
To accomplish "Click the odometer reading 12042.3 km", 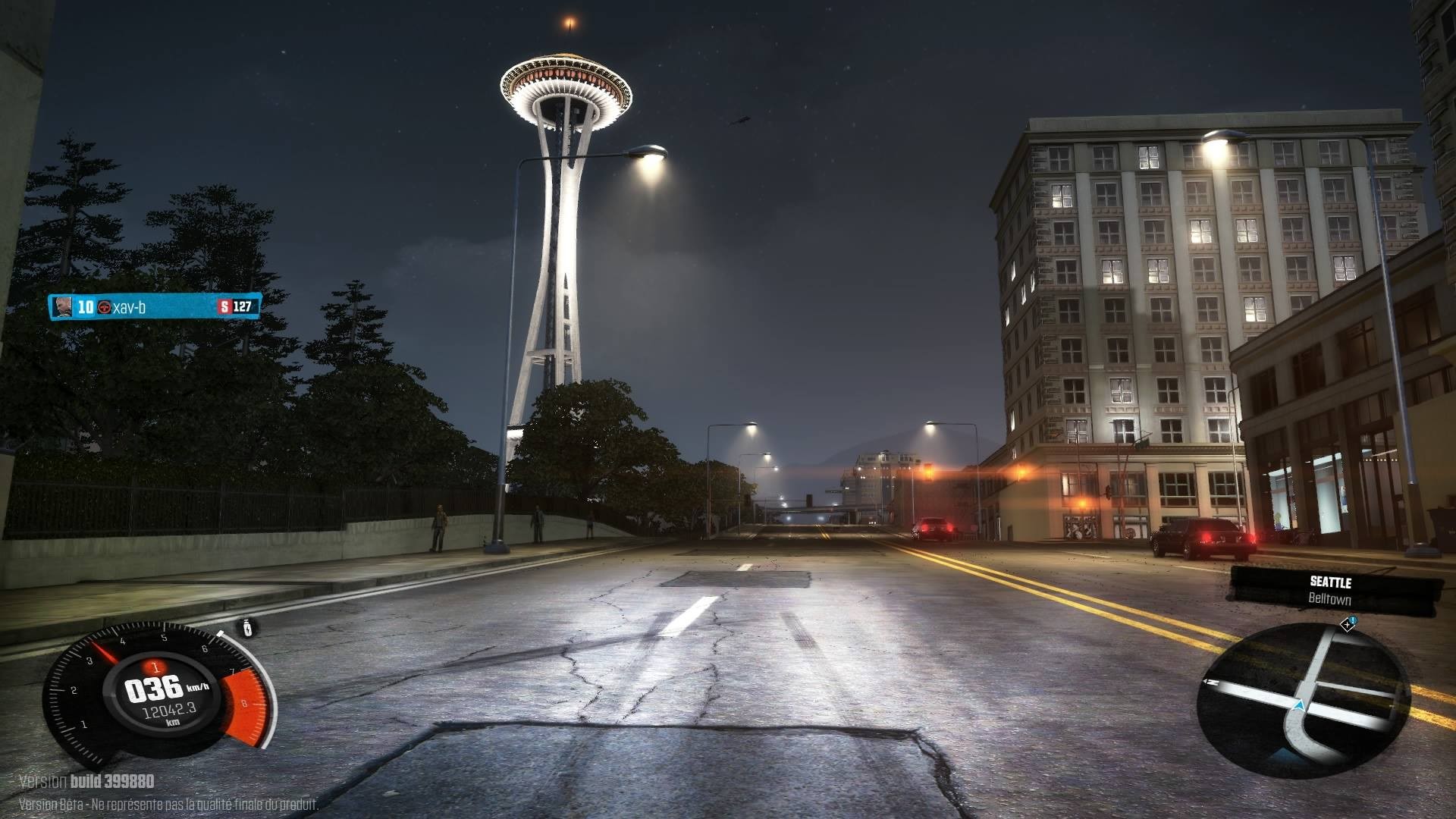I will tap(169, 710).
